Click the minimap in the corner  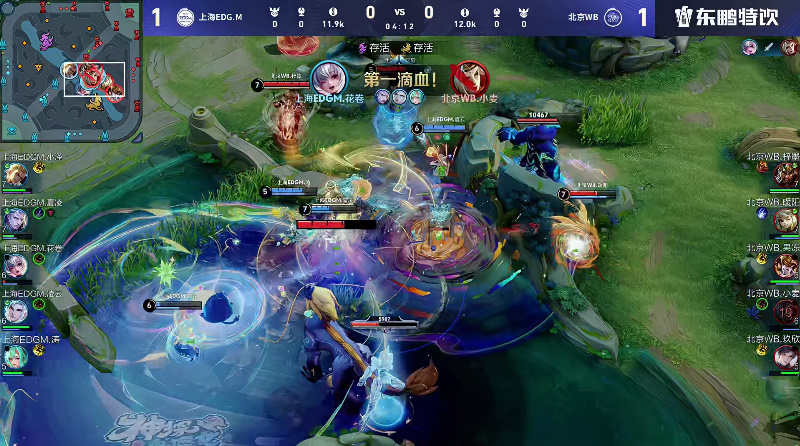[70, 72]
